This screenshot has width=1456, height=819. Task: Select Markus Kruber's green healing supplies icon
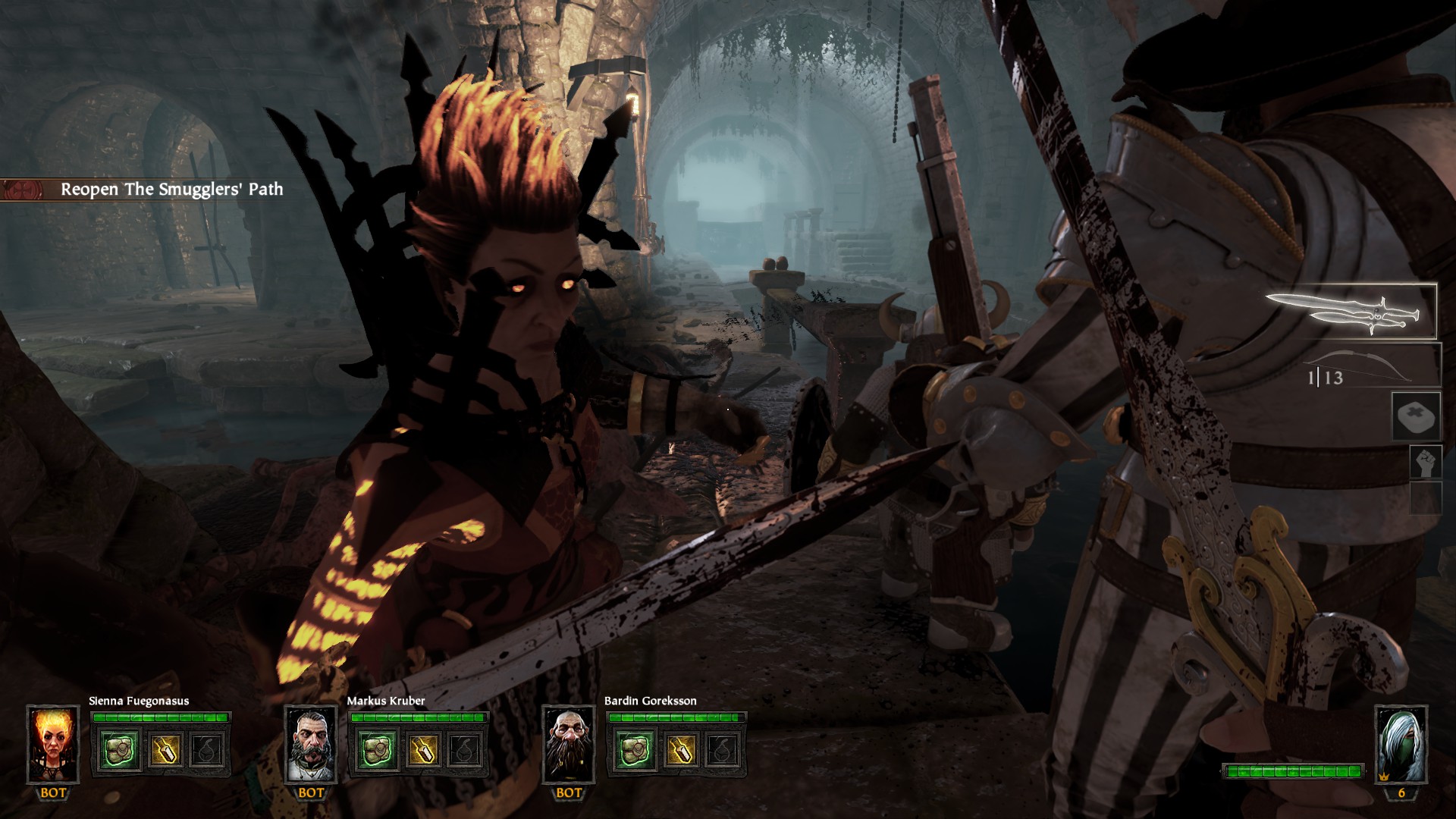[377, 750]
